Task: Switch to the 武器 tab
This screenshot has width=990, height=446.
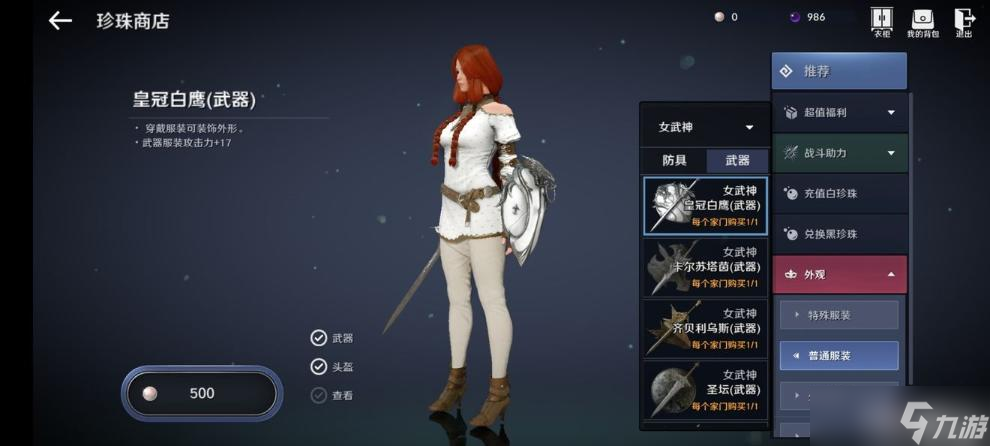Action: (737, 160)
